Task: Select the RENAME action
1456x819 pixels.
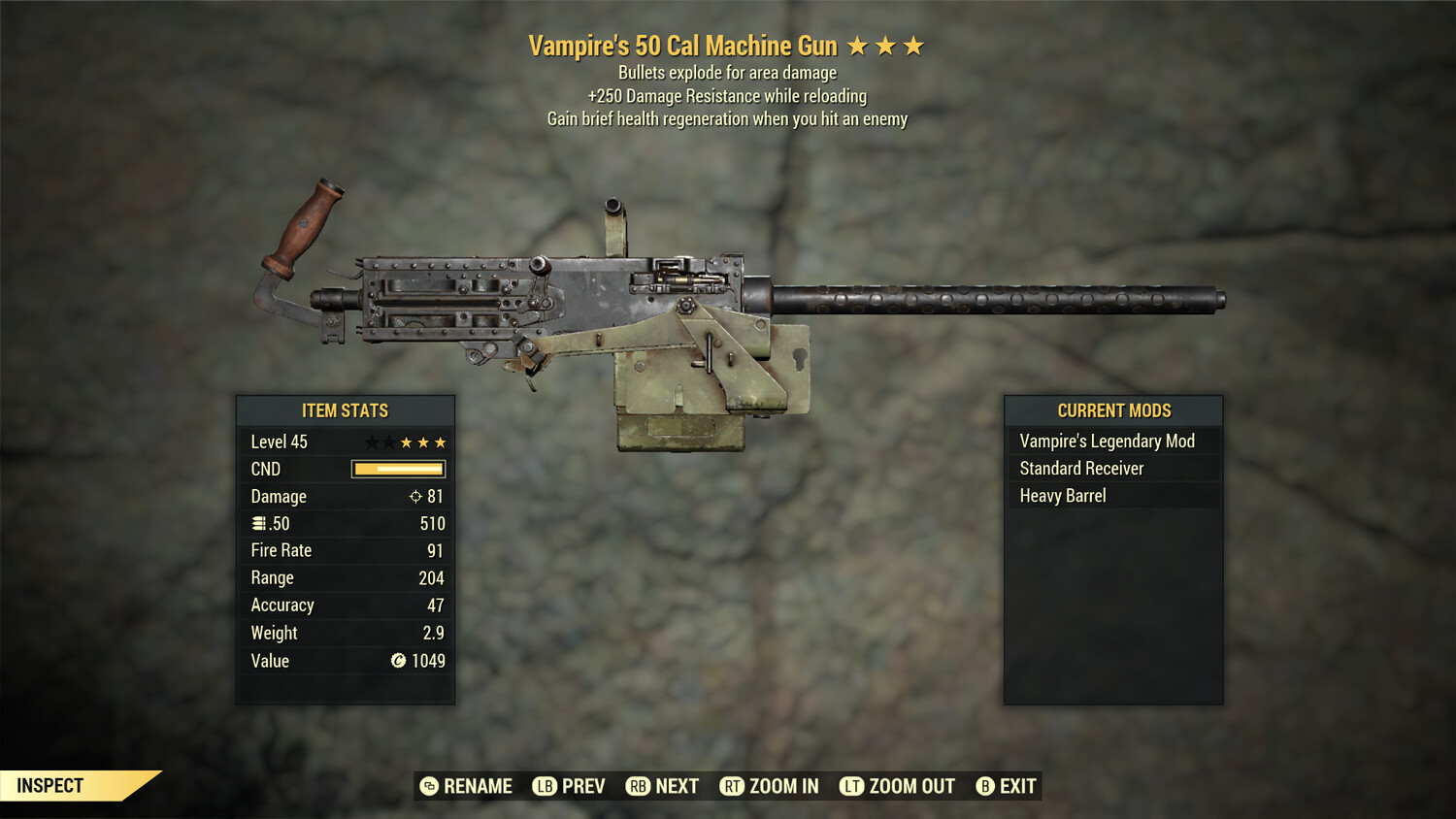Action: click(x=477, y=786)
